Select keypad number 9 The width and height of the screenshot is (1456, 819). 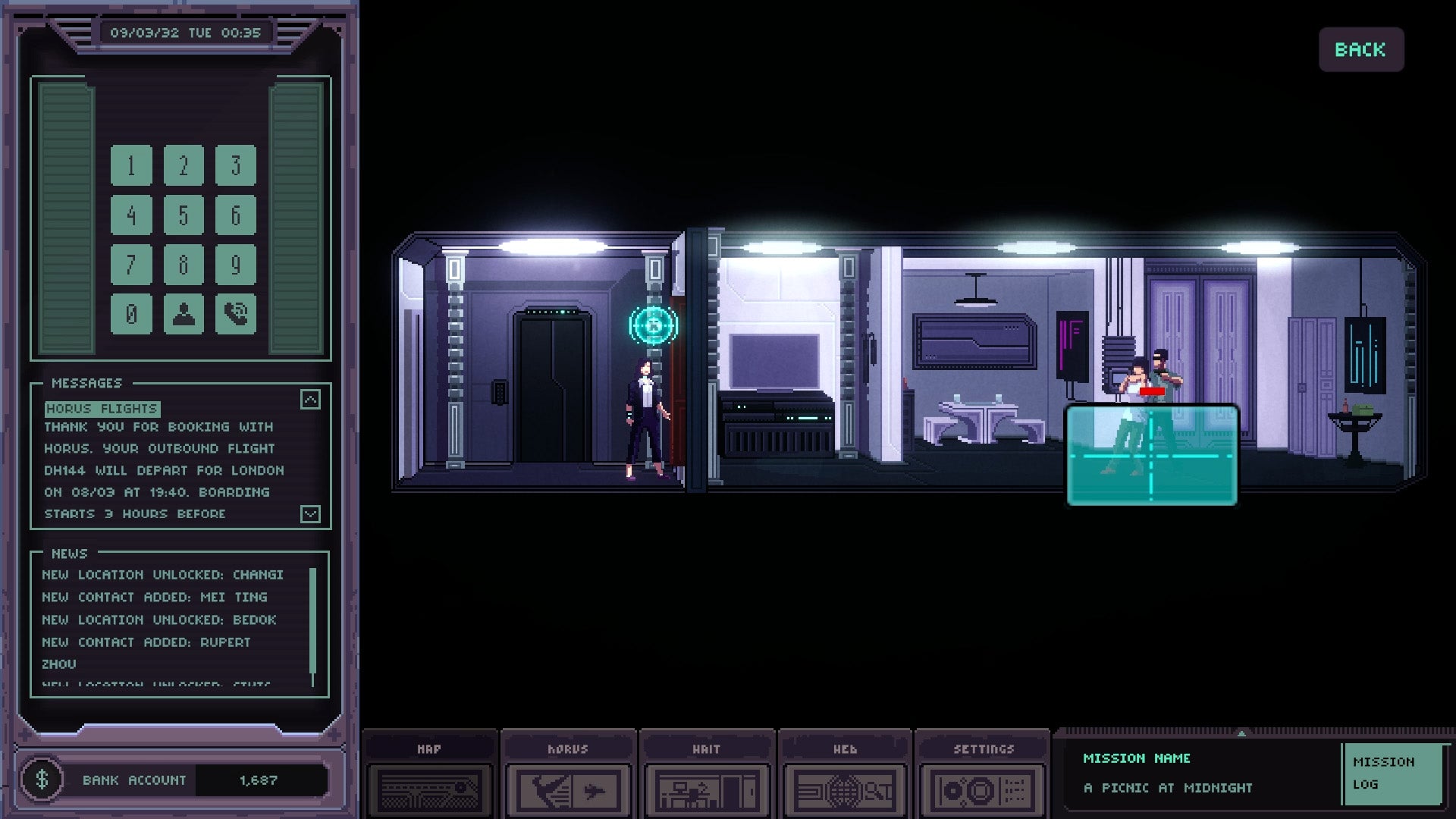(x=235, y=265)
